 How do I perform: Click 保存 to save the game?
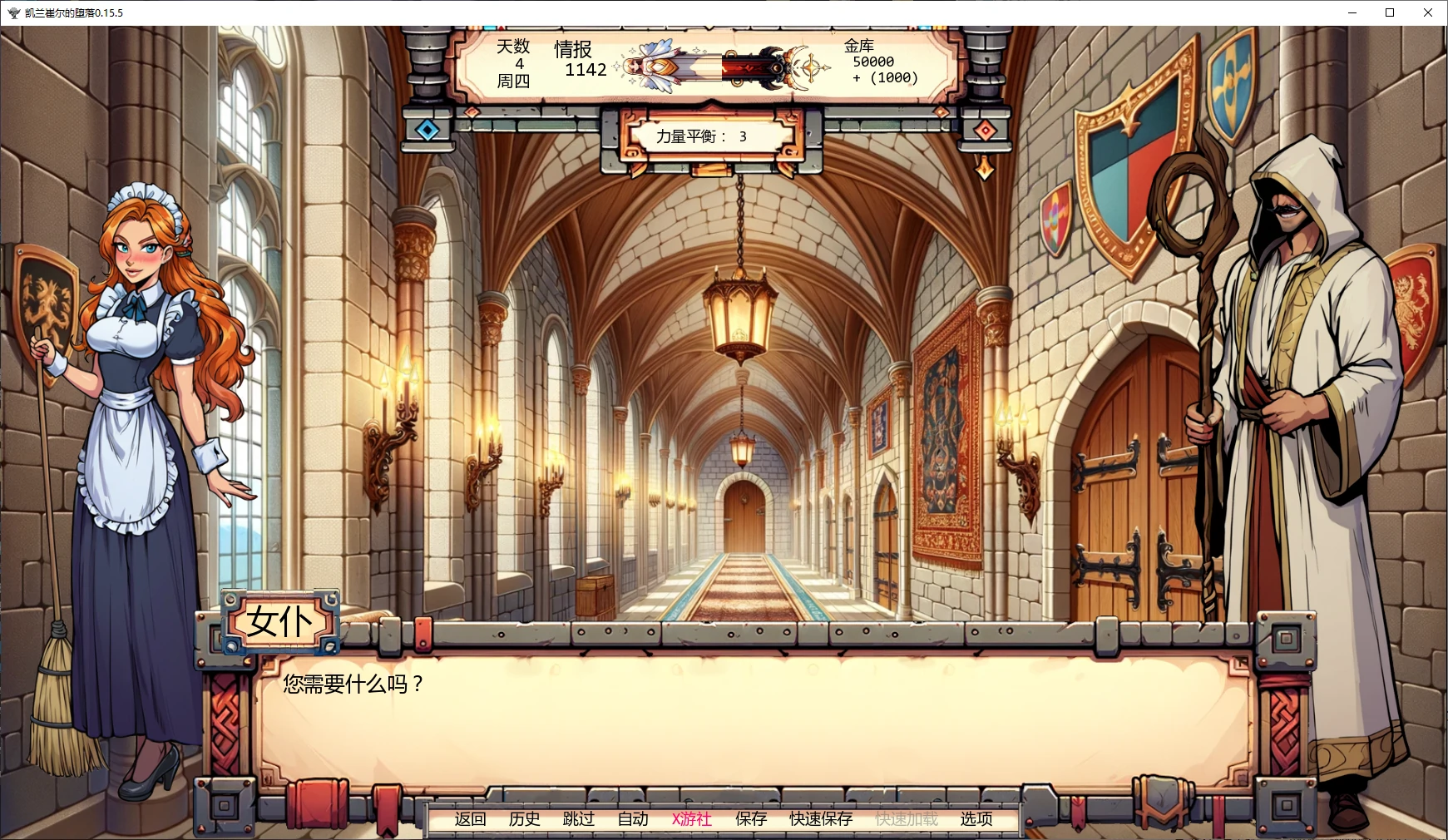click(749, 819)
